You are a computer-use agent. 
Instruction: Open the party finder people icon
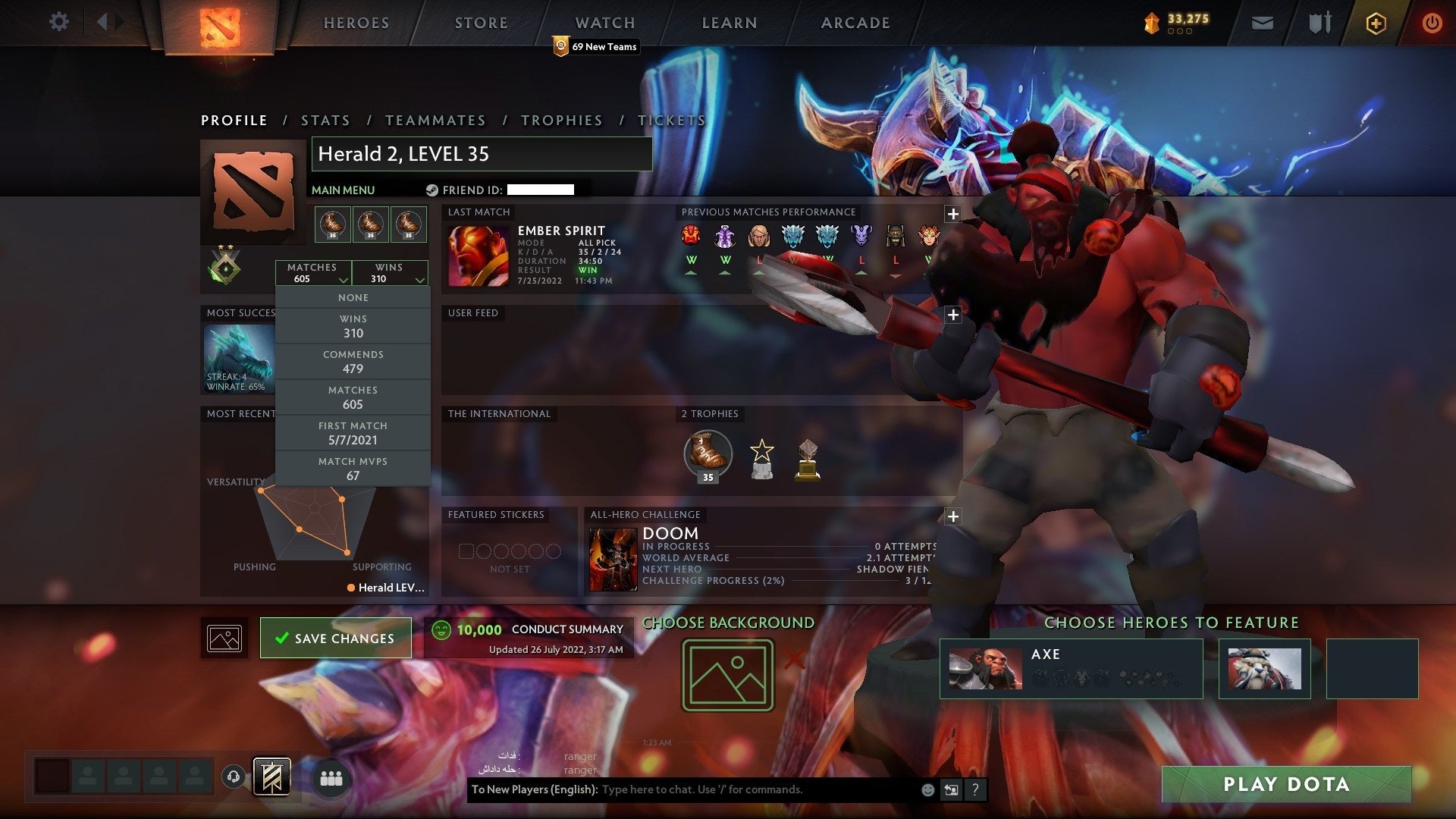(x=331, y=777)
